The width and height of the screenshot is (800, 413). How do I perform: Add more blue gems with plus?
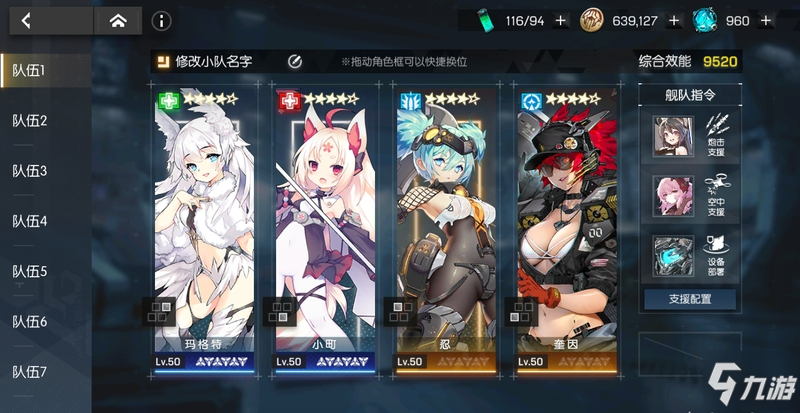[765, 20]
